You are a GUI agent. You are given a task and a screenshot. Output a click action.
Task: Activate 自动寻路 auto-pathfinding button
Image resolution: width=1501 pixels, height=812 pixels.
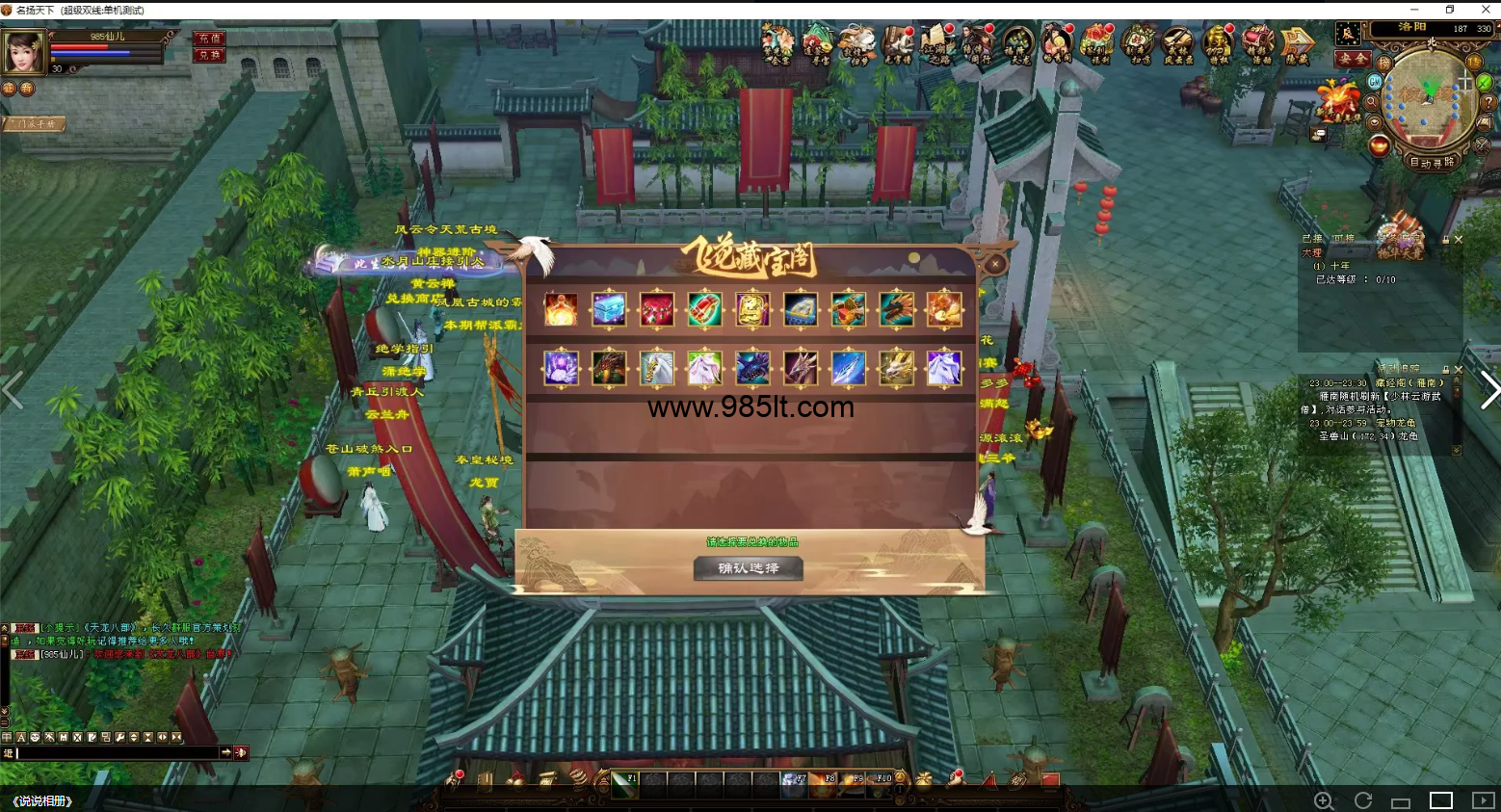(1432, 163)
